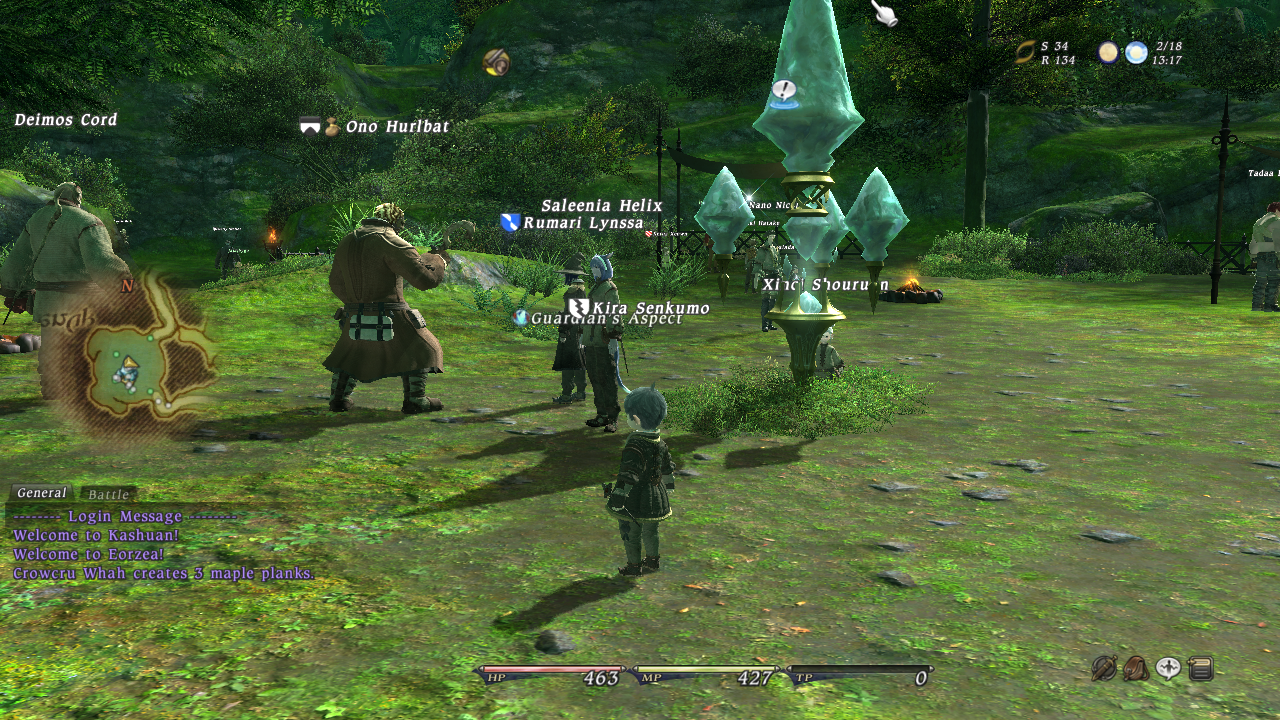Open the emote speech bubble menu
The width and height of the screenshot is (1280, 720).
[1168, 668]
